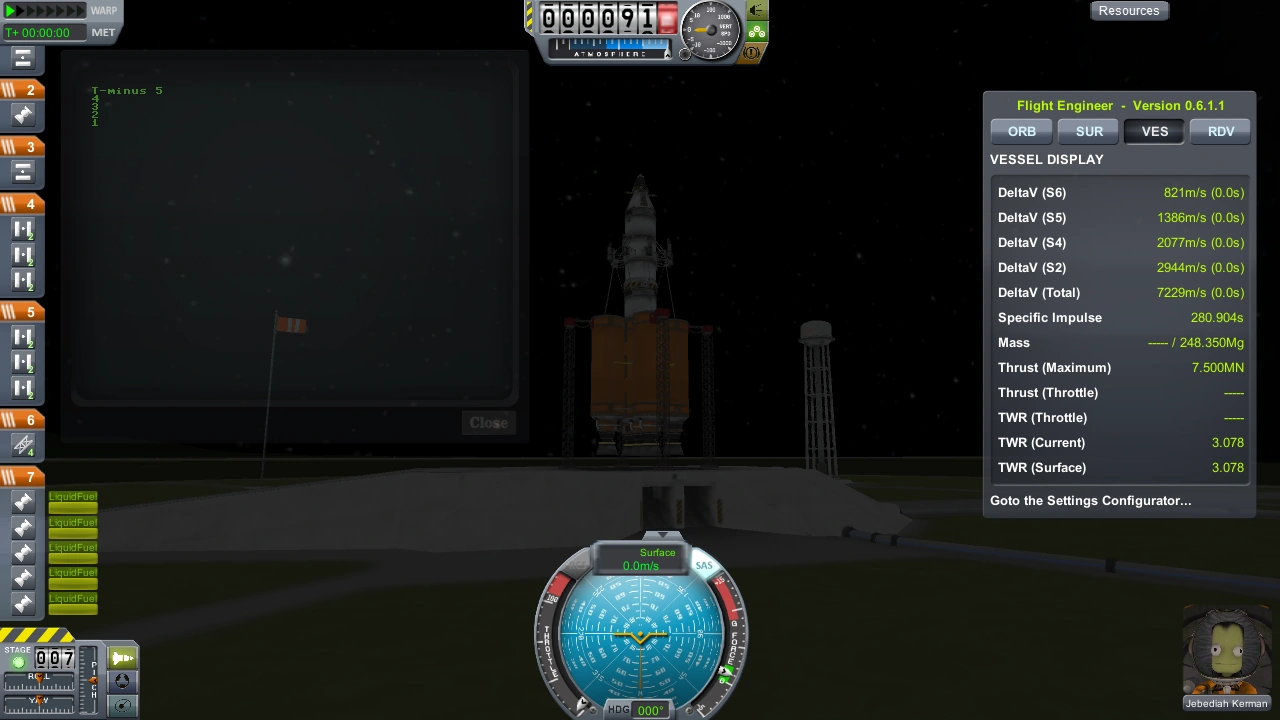Image resolution: width=1280 pixels, height=720 pixels.
Task: Toggle the lights button by the altimeter
Action: pos(757,11)
